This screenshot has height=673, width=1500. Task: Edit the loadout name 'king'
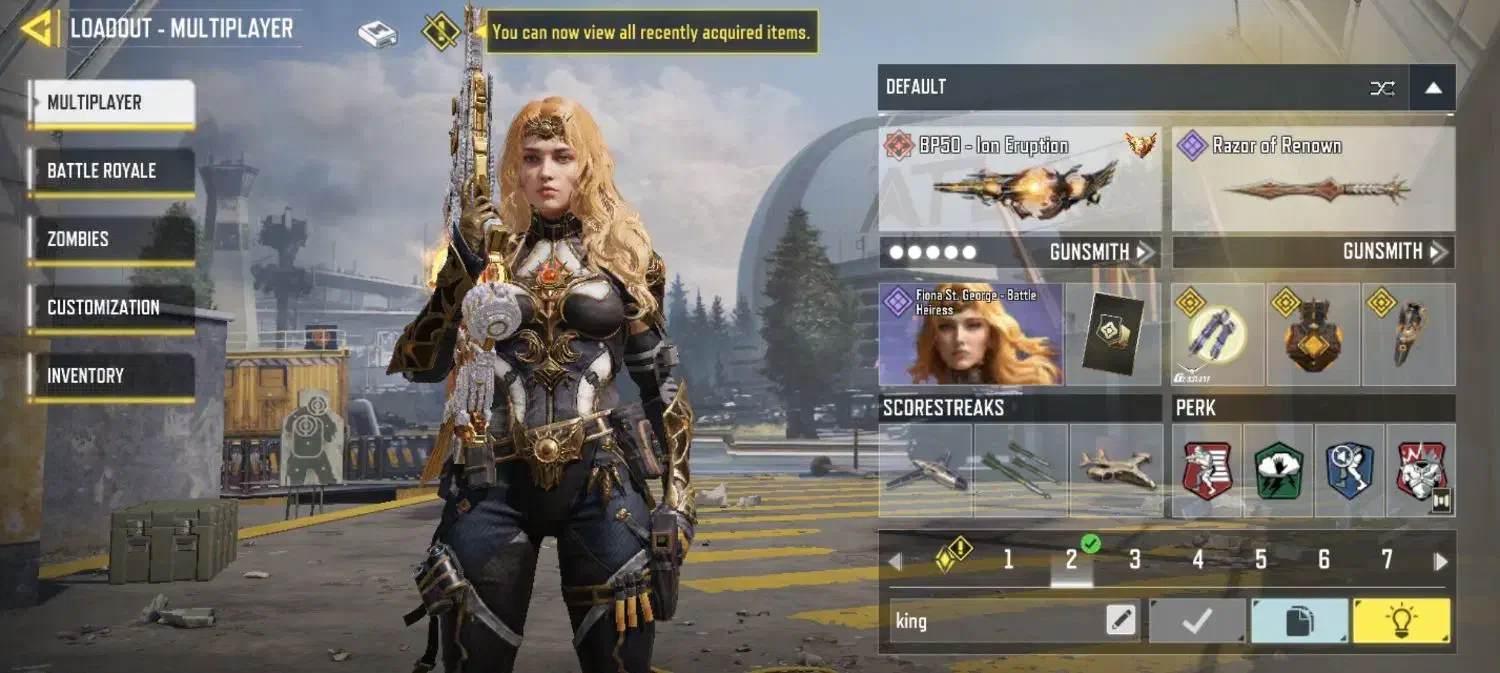coord(1121,621)
